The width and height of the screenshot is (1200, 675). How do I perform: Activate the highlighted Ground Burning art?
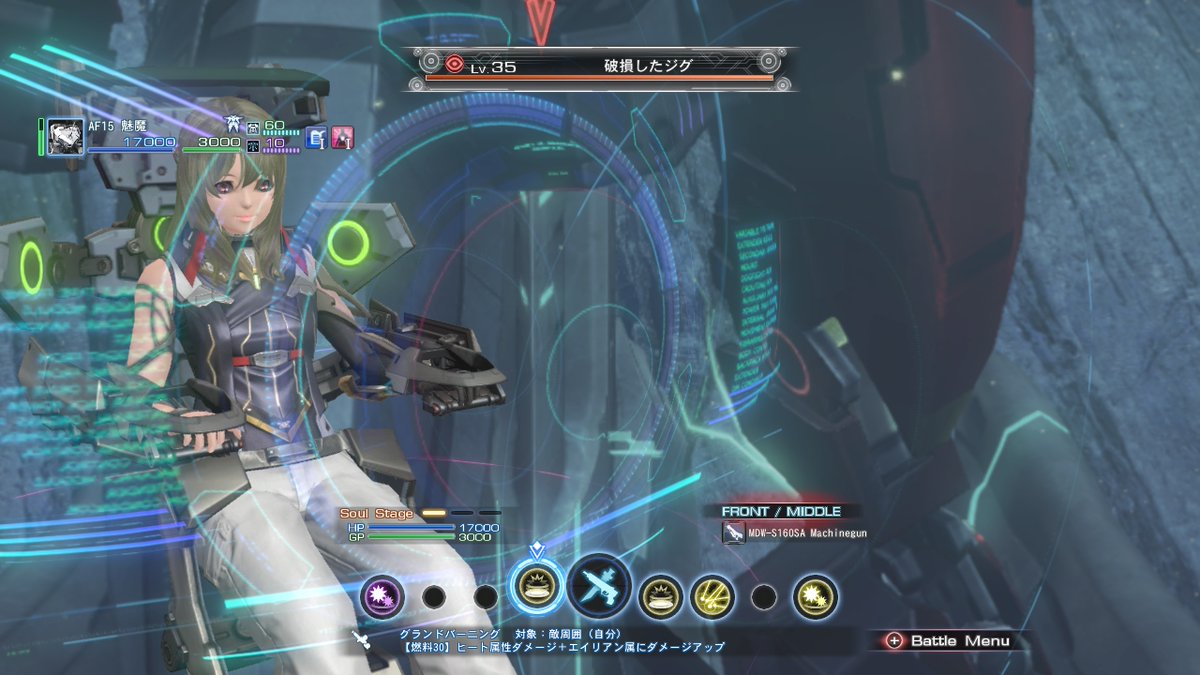(537, 596)
